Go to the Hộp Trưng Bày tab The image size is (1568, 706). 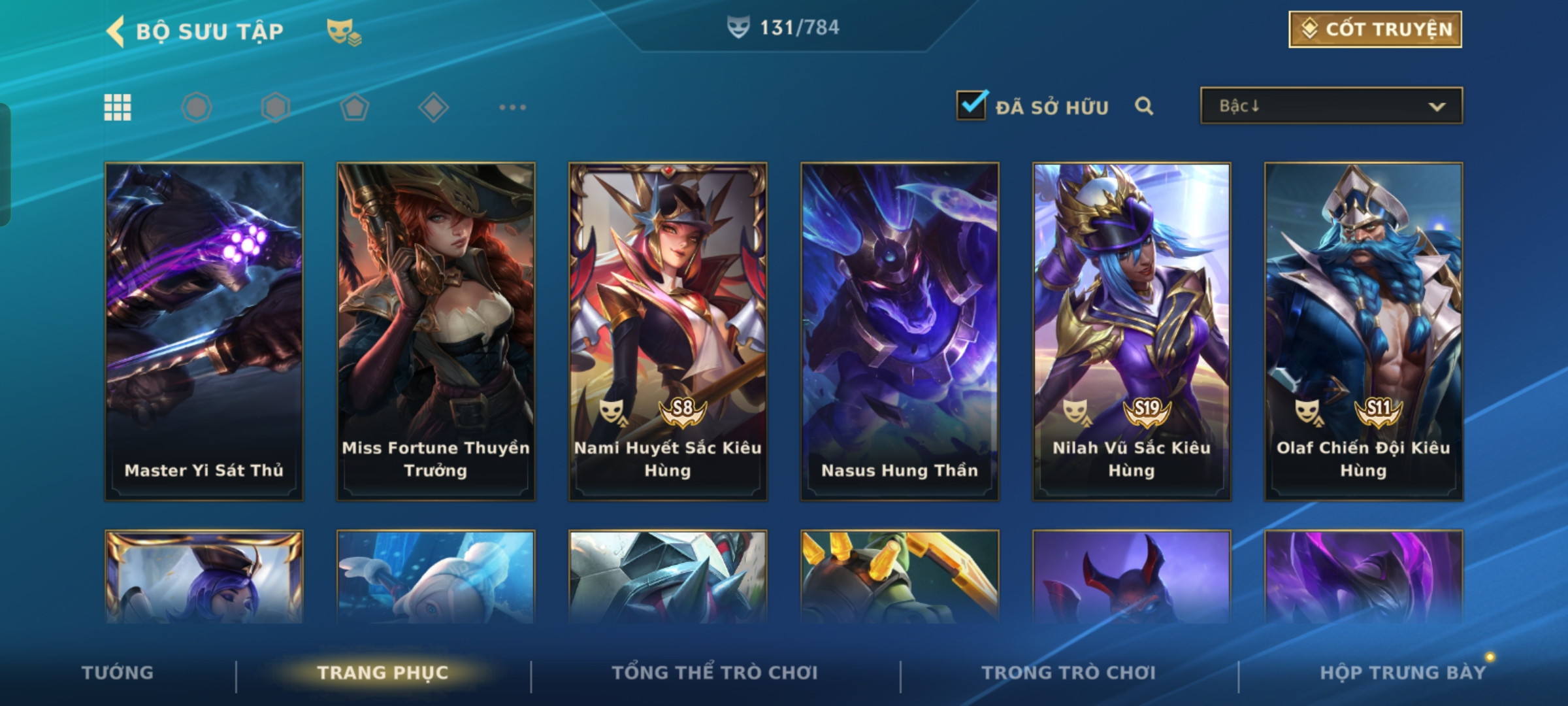[x=1403, y=673]
